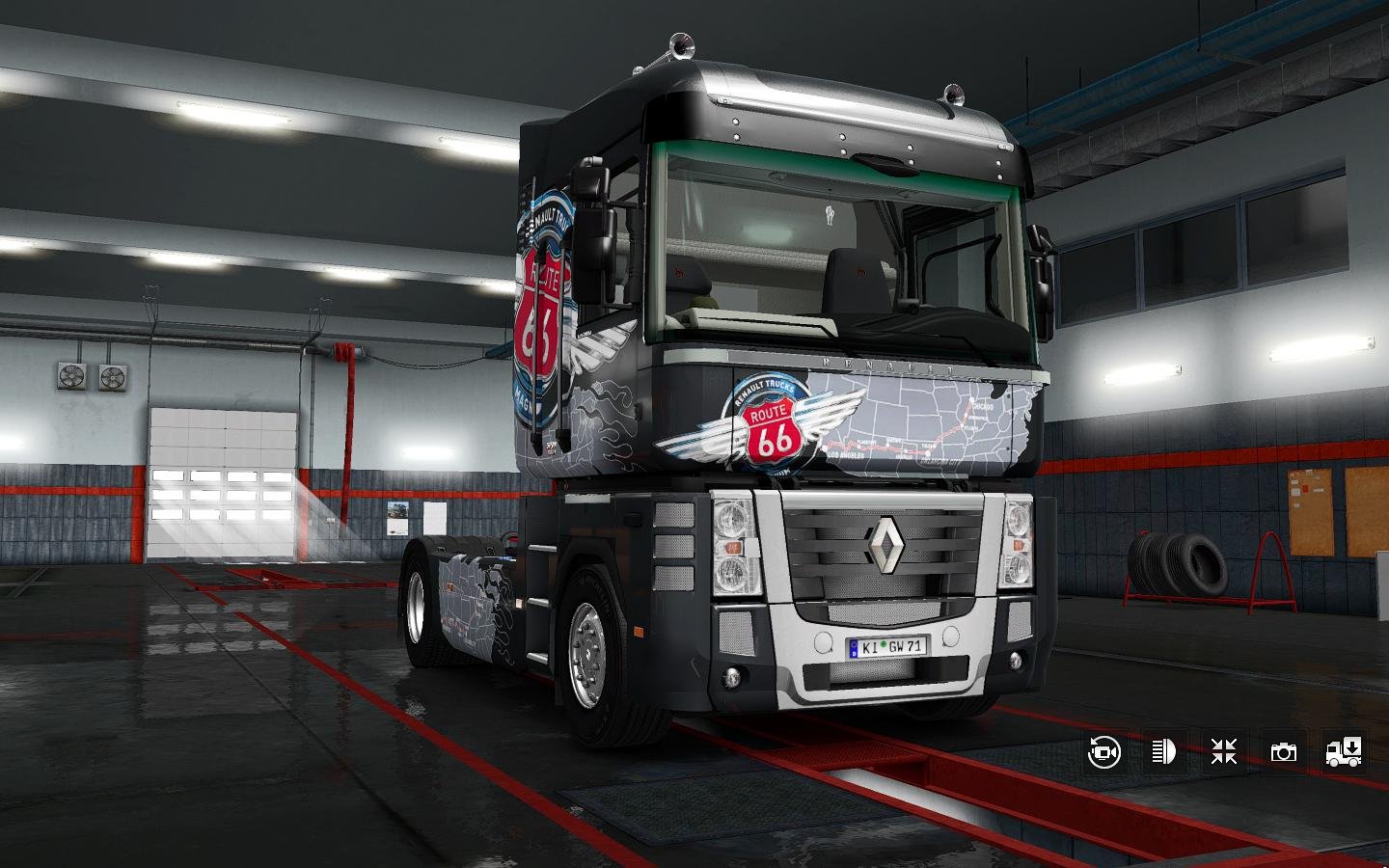Select the headlight beam icon

coord(1162,752)
